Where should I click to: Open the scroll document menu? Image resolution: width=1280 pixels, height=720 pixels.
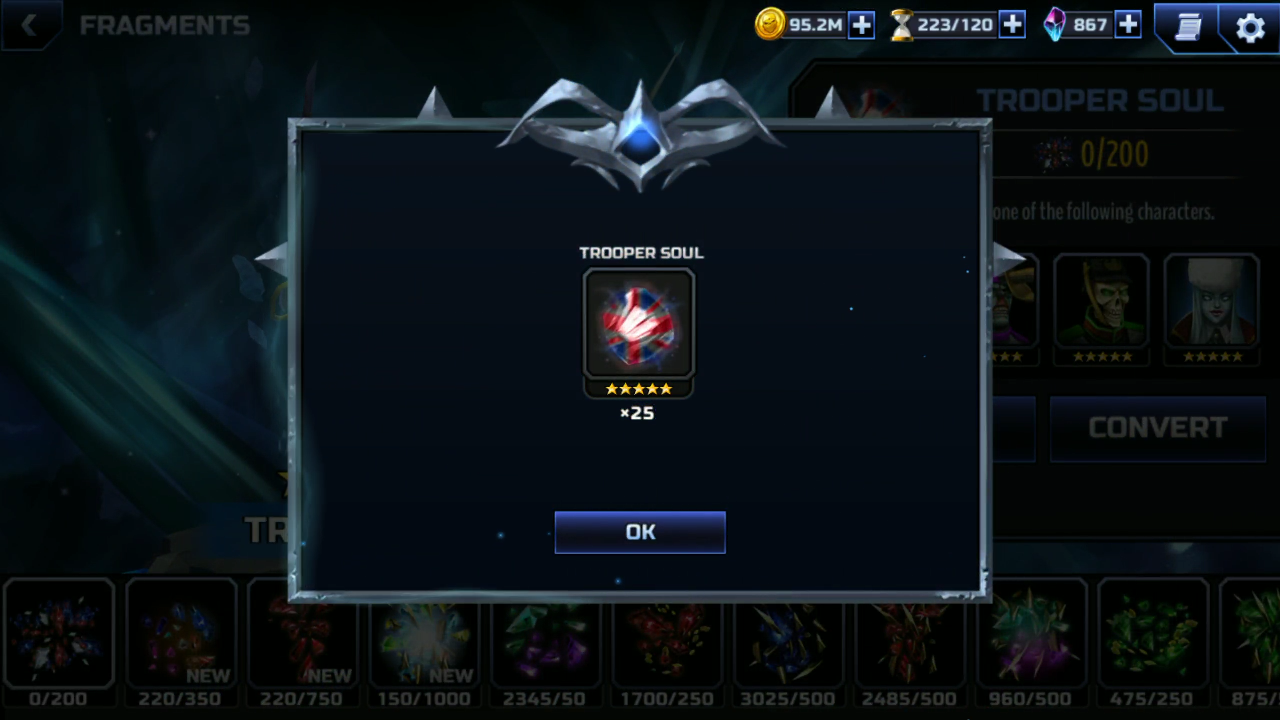(x=1187, y=27)
